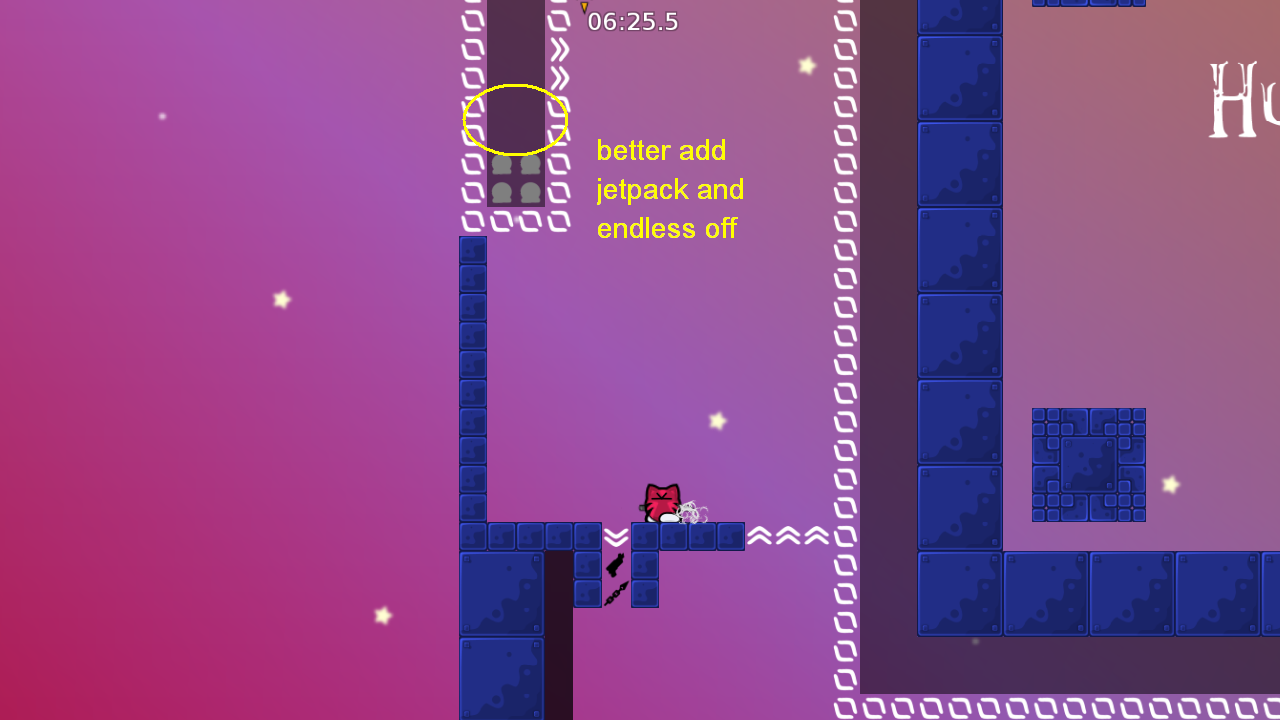Click the bright star on the far left
Viewport: 1280px width, 720px height.
(x=281, y=298)
